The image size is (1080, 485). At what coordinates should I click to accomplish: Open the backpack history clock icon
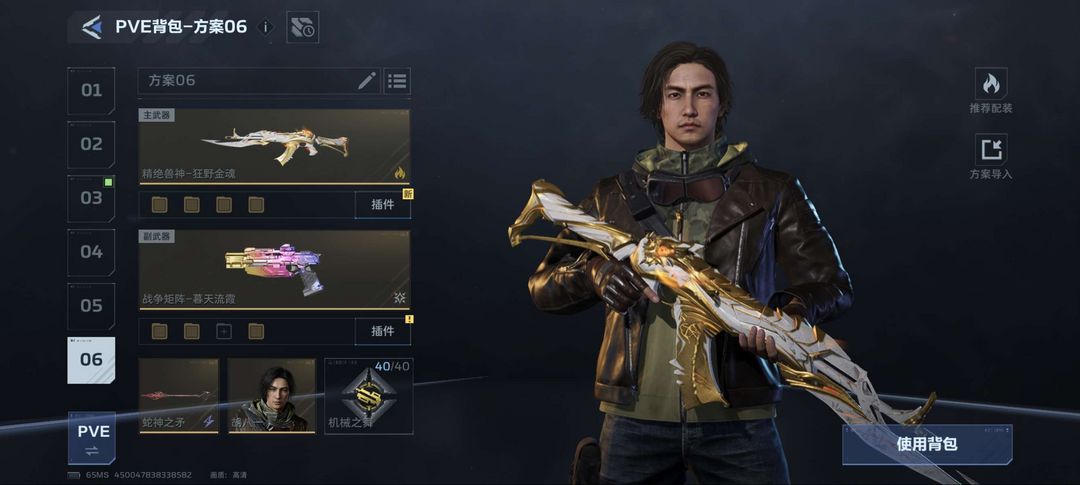(302, 28)
